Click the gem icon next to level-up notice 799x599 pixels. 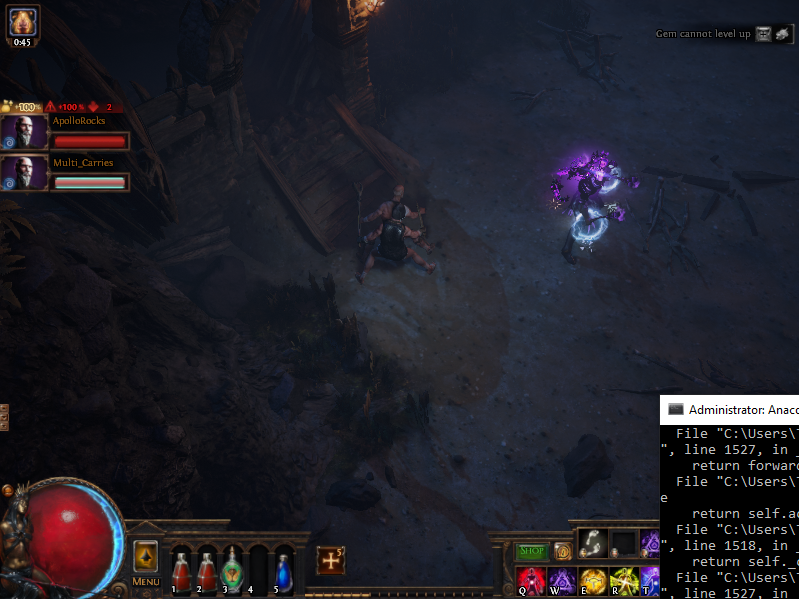click(x=764, y=34)
